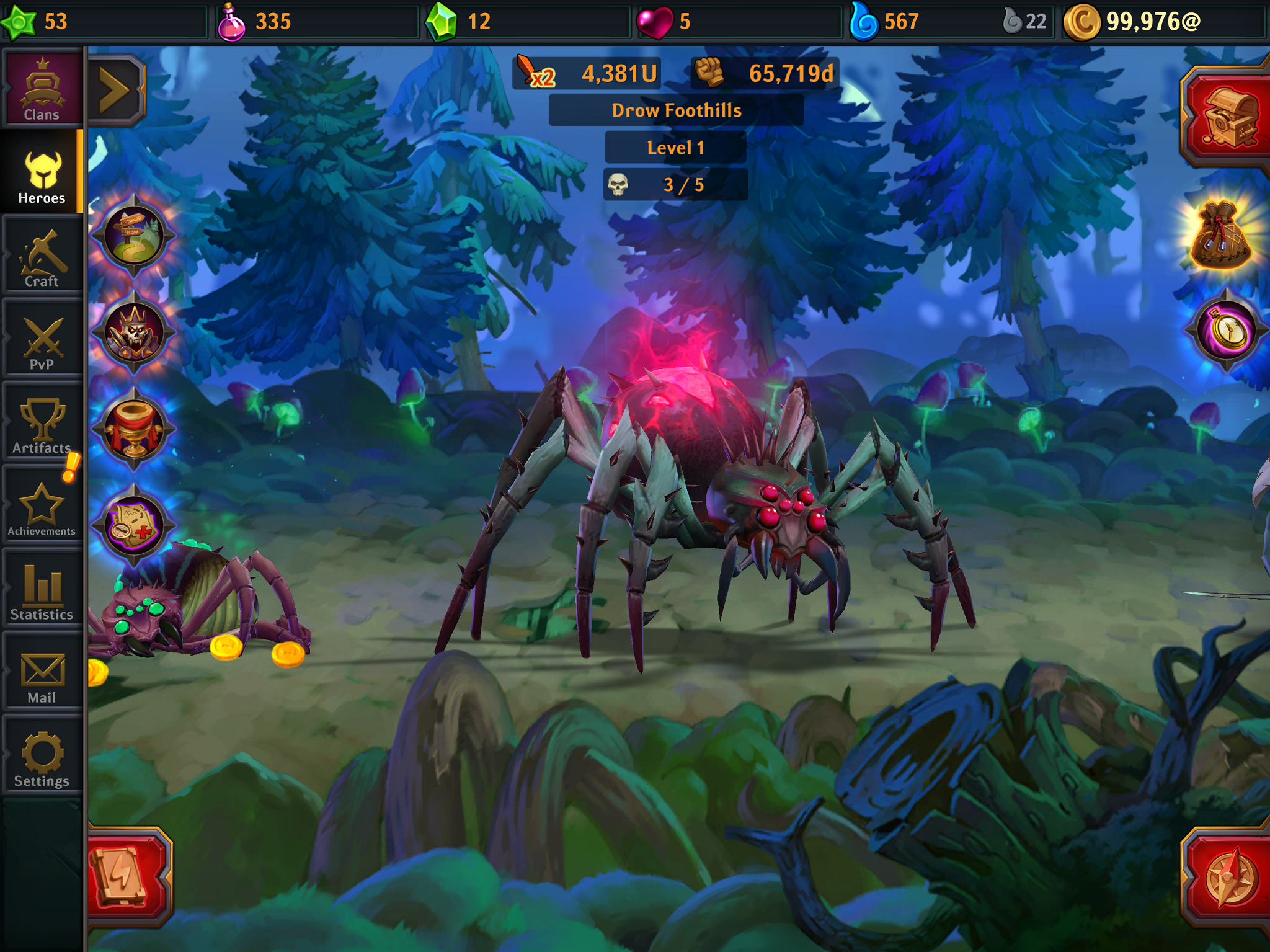Open the Drow Foothills location name

(x=675, y=110)
